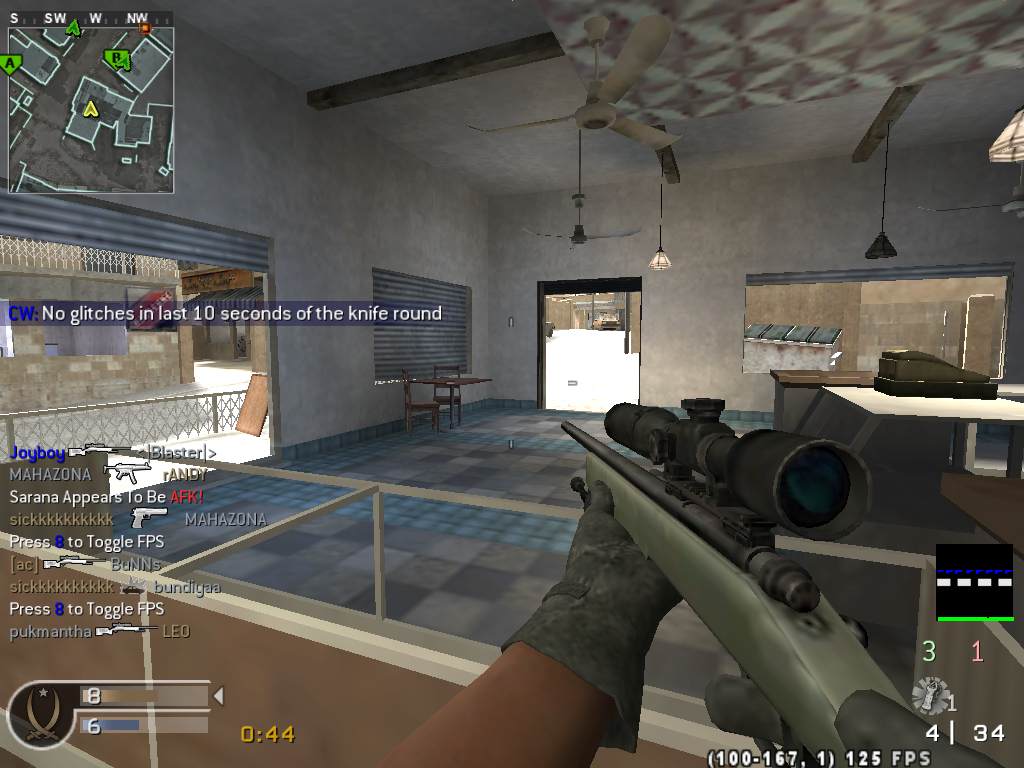The image size is (1024, 768).
Task: Select the grenade icon above ammo count
Action: 931,693
